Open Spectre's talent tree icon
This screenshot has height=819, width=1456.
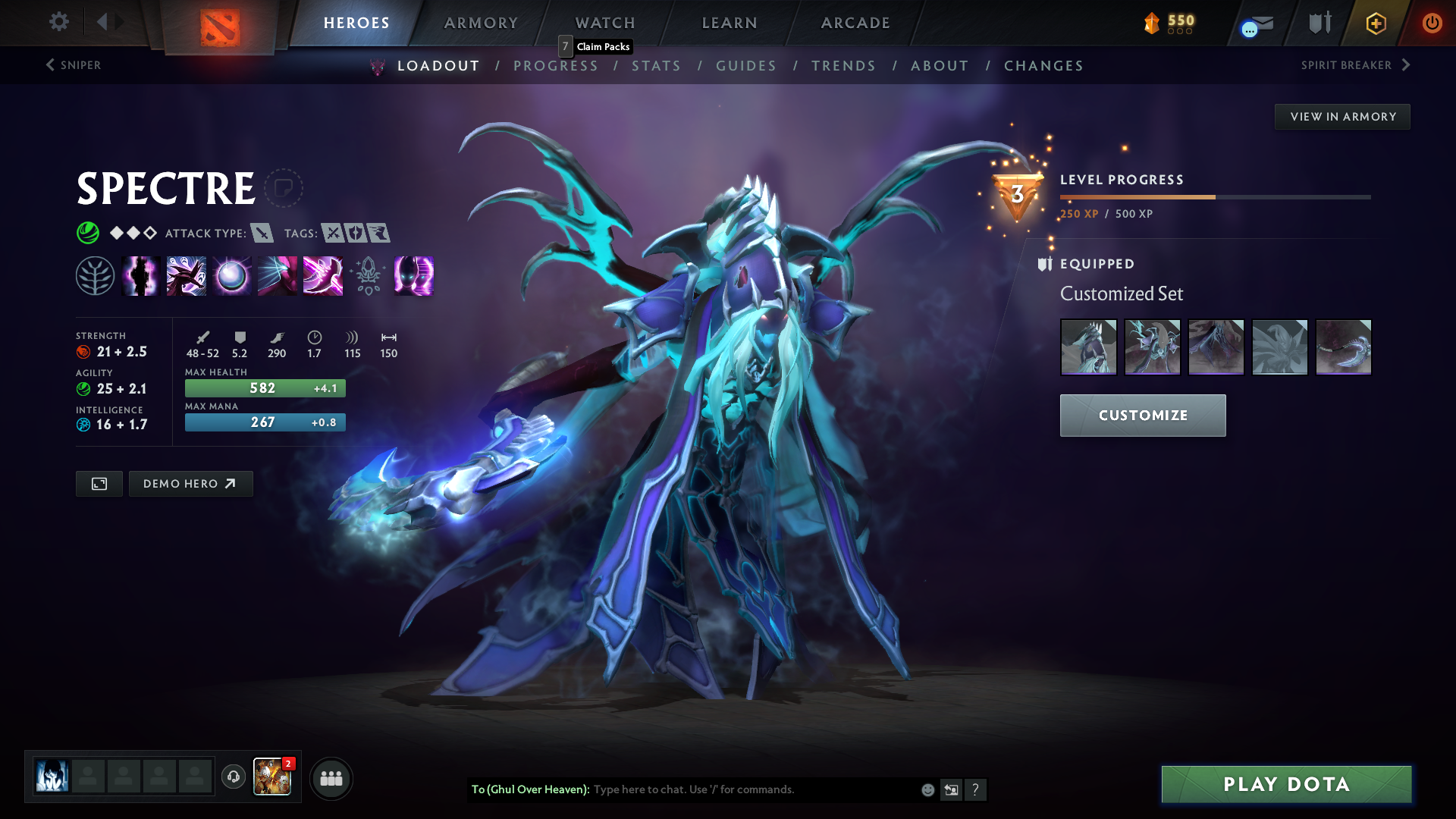click(x=96, y=276)
